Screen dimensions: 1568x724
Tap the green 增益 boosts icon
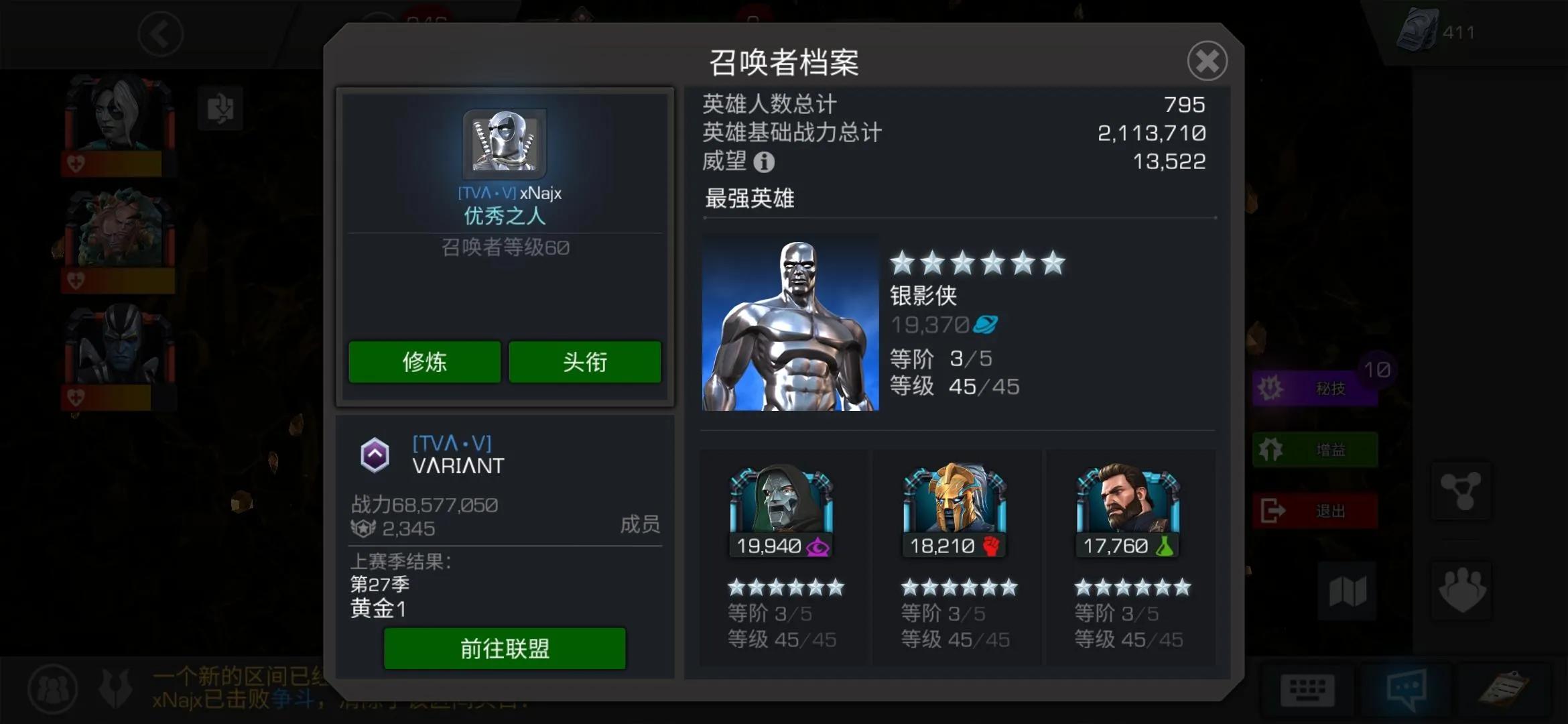(x=1315, y=450)
